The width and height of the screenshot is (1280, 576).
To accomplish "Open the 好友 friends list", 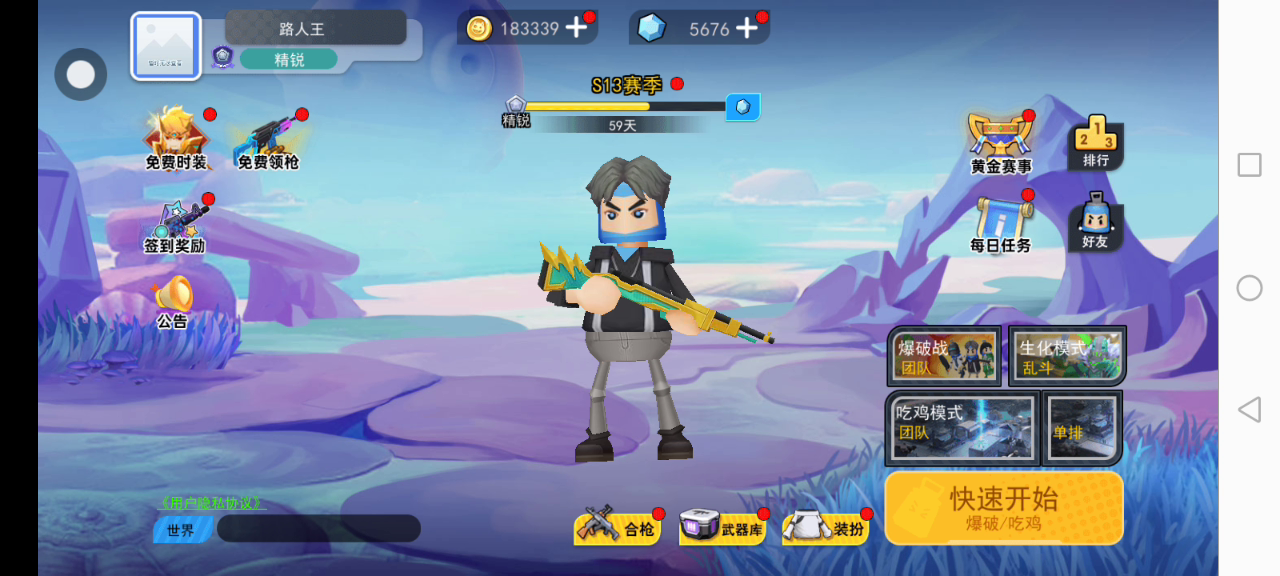I will coord(1095,222).
